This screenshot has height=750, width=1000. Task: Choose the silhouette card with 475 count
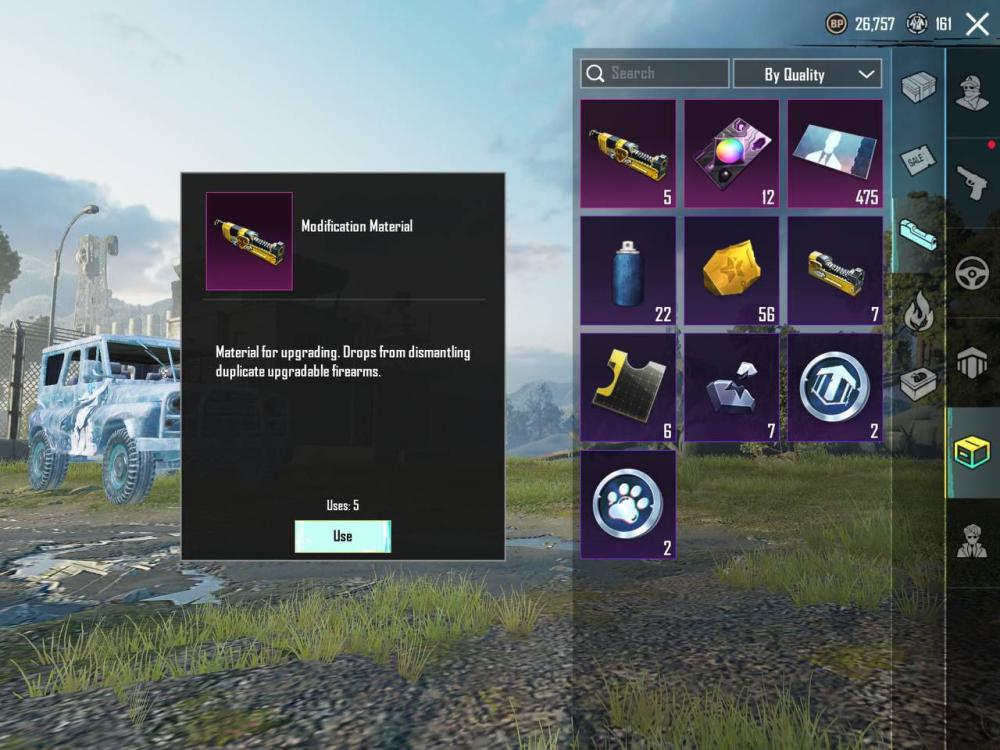(x=835, y=153)
